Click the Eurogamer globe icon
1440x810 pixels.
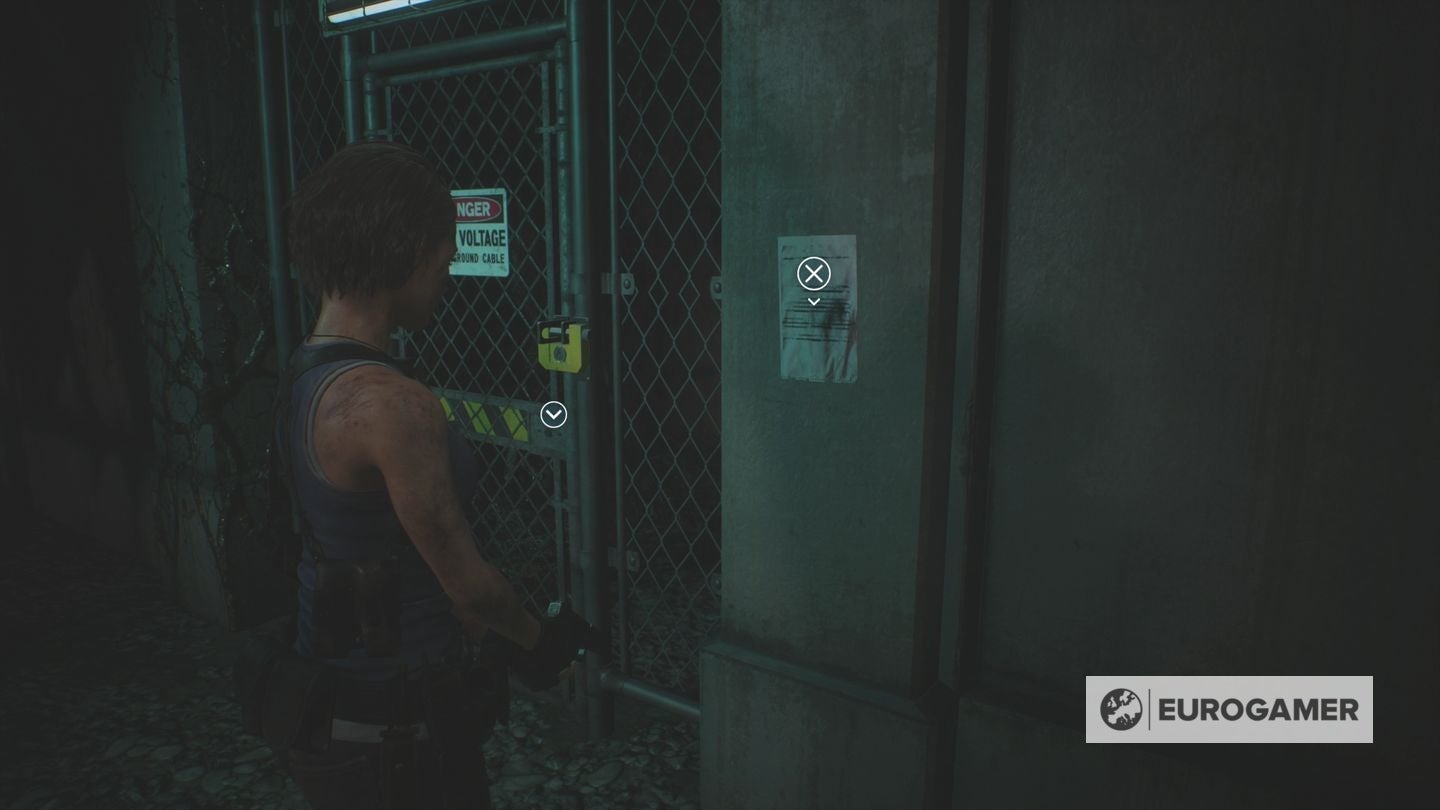pos(1122,711)
